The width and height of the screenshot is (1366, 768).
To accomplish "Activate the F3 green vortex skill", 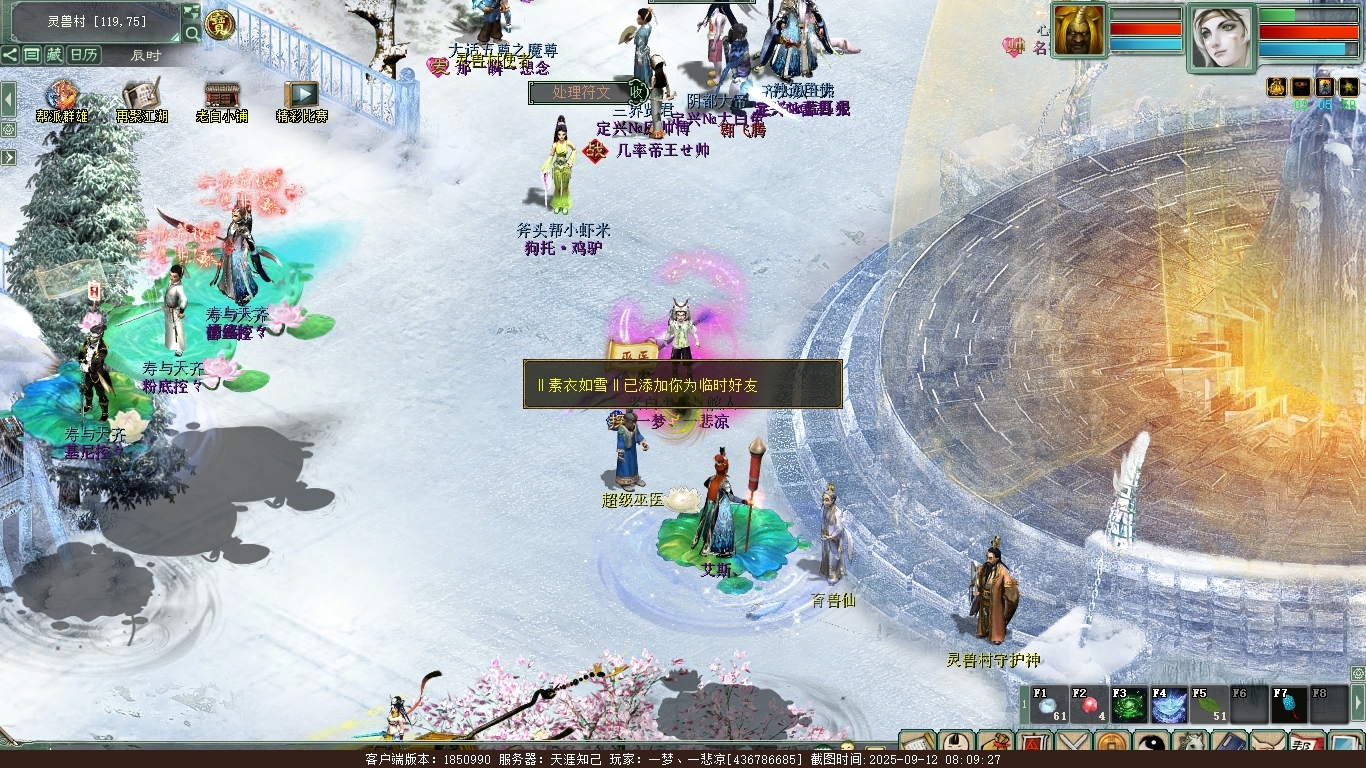I will pos(1129,704).
